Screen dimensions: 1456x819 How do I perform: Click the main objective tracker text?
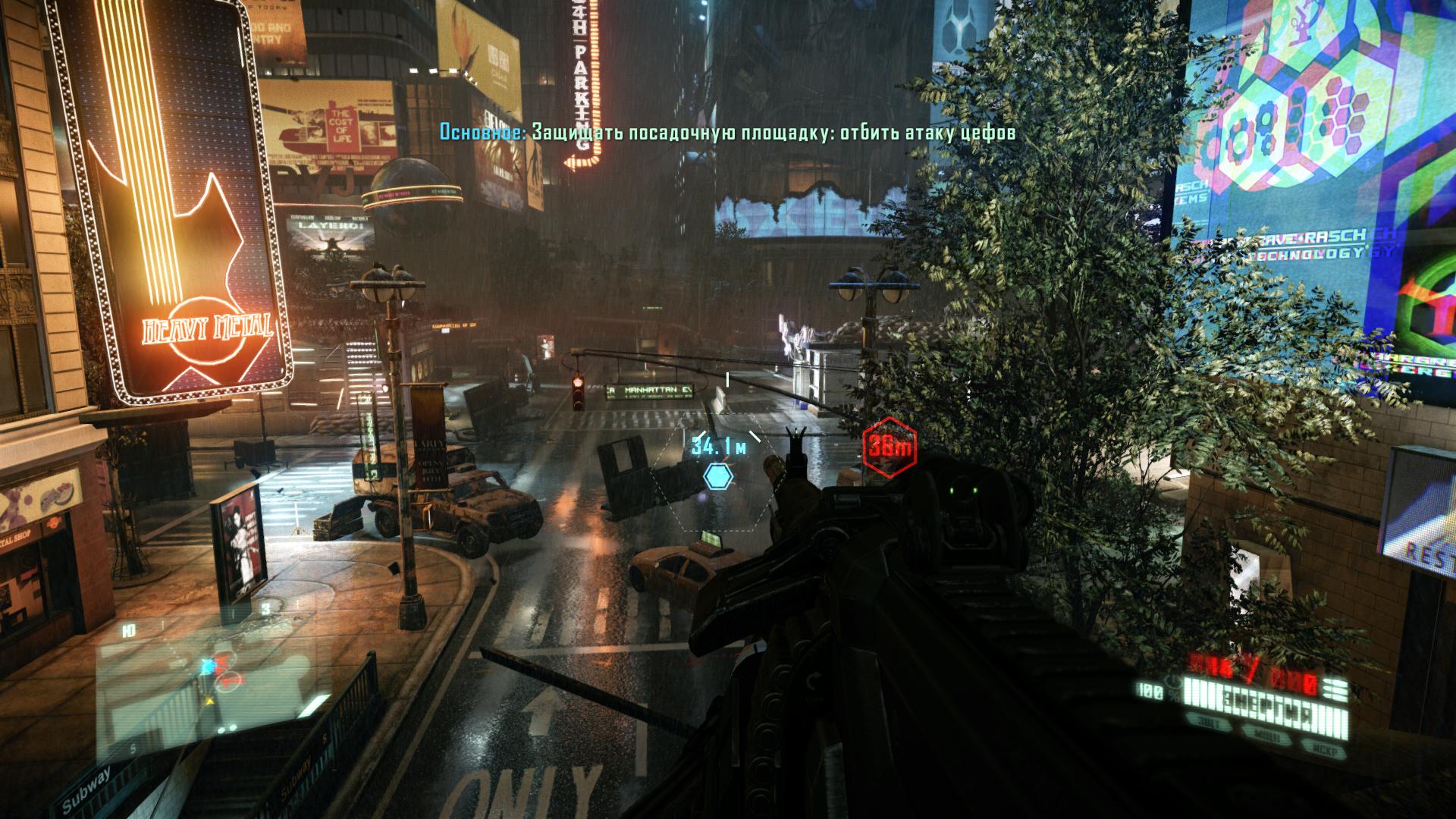[727, 133]
